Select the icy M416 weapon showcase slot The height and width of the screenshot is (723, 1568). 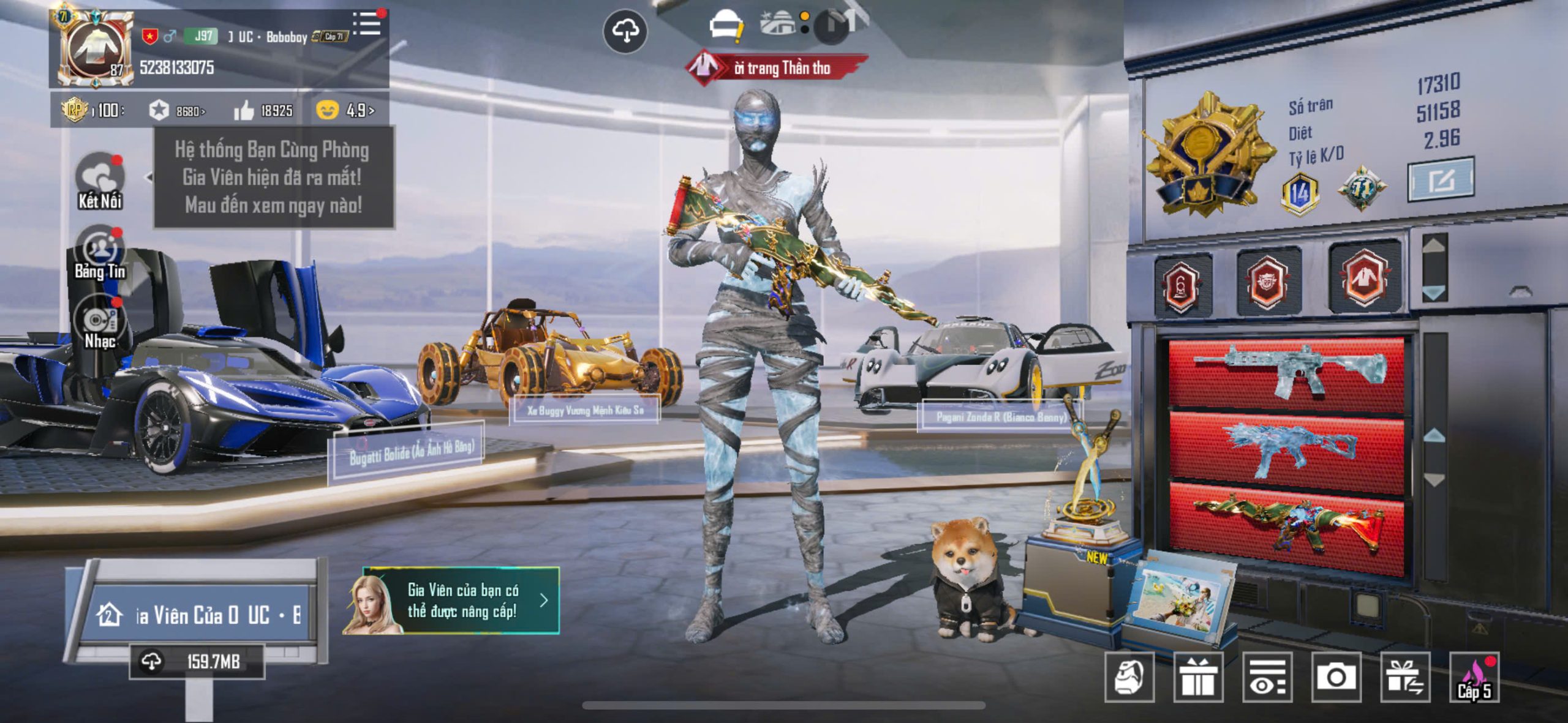[x=1286, y=372]
